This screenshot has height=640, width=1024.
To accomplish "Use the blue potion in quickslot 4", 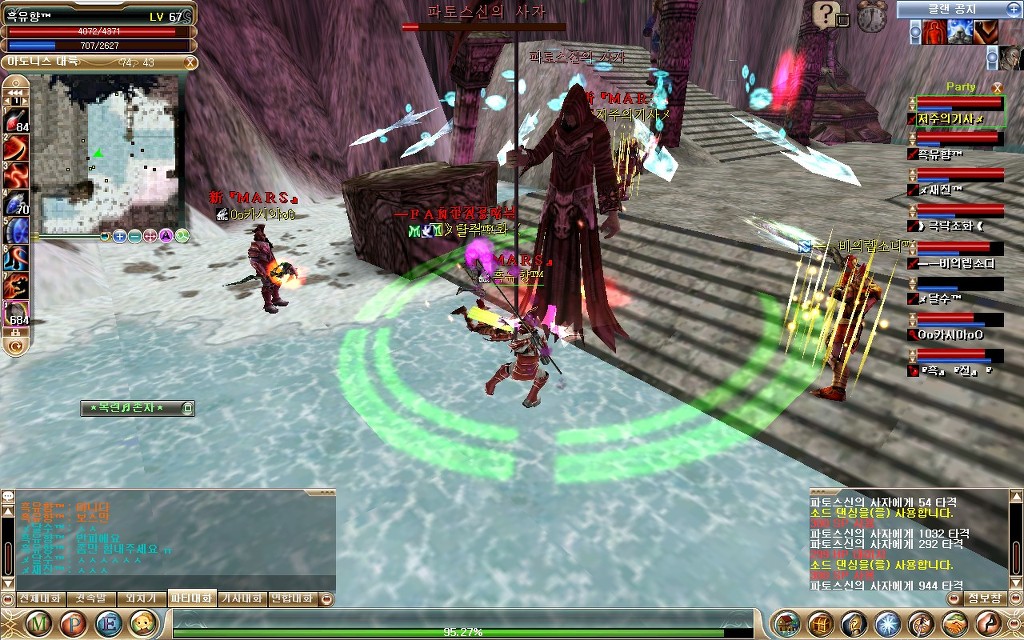I will 17,203.
